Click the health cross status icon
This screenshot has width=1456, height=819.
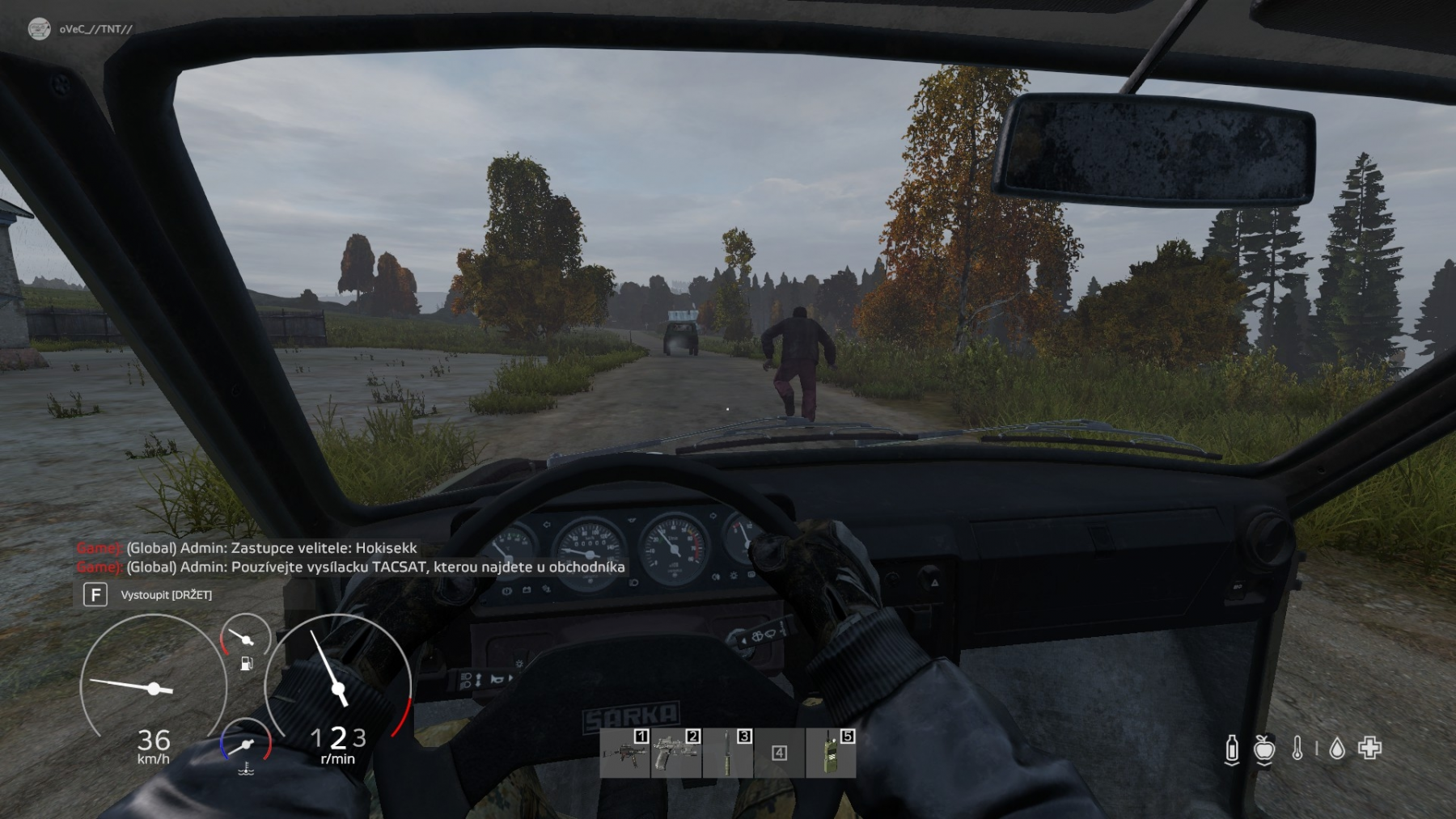[1370, 749]
